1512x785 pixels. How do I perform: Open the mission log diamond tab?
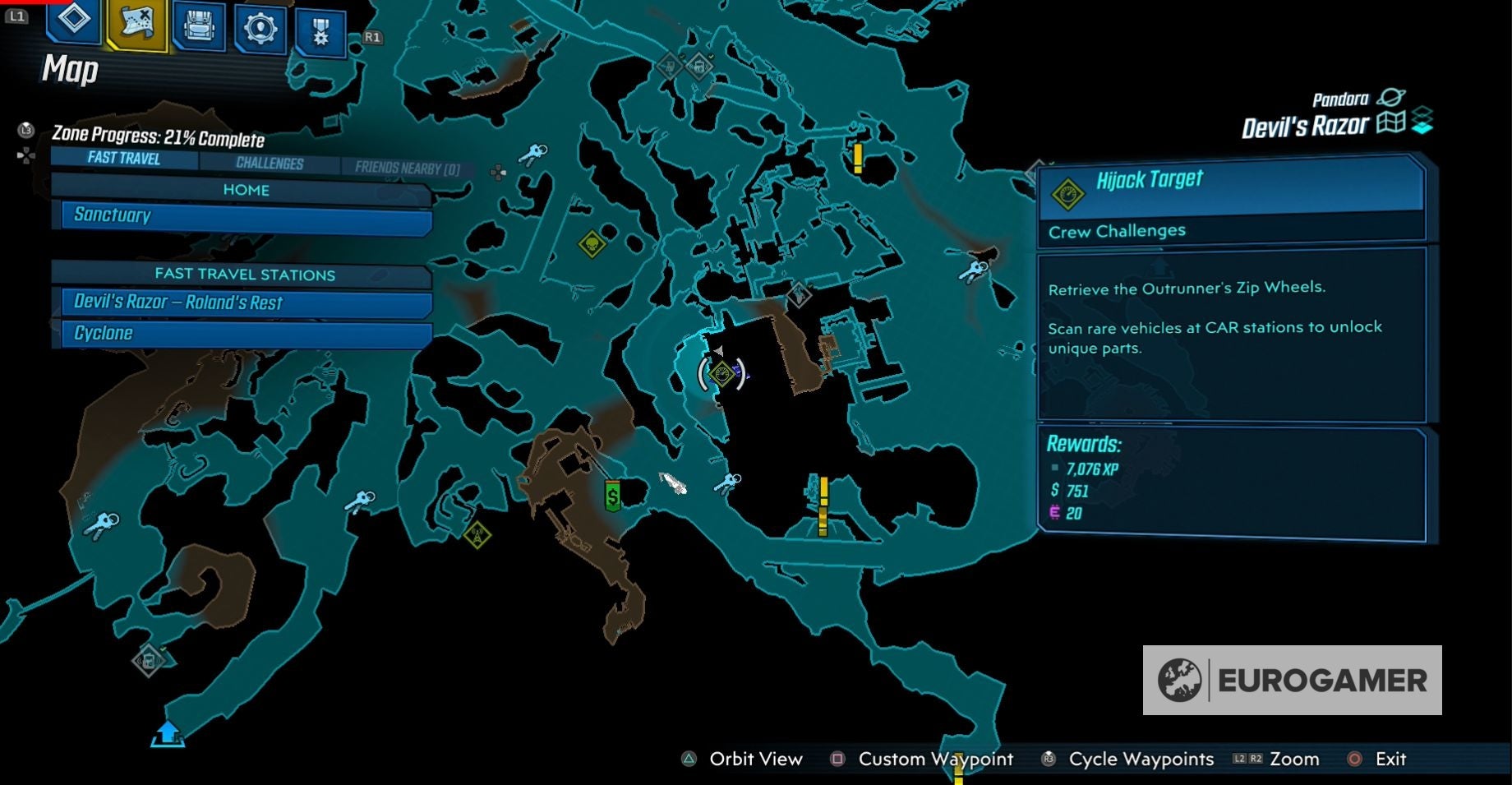(x=73, y=20)
